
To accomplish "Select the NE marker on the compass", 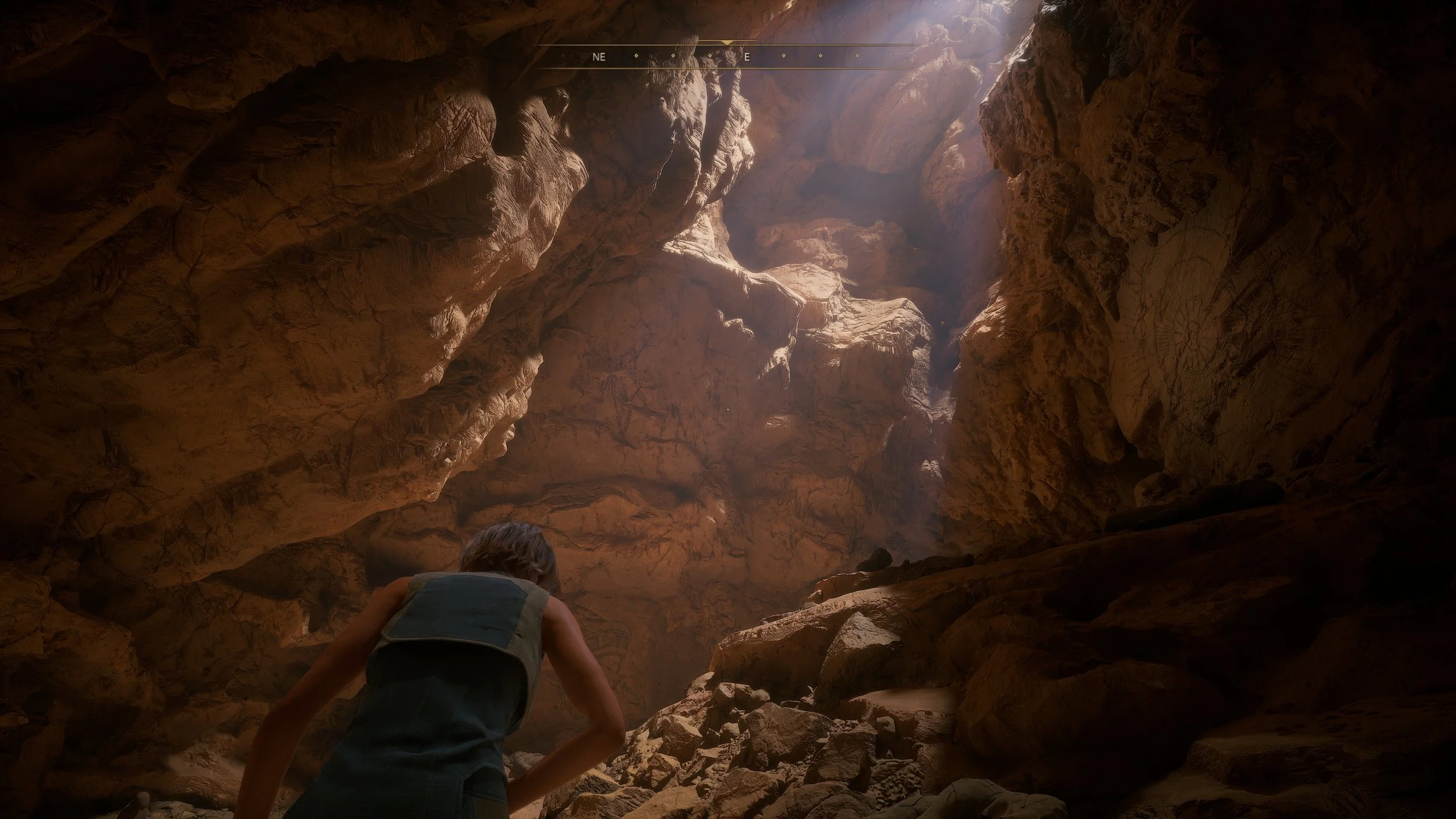I will [x=599, y=57].
